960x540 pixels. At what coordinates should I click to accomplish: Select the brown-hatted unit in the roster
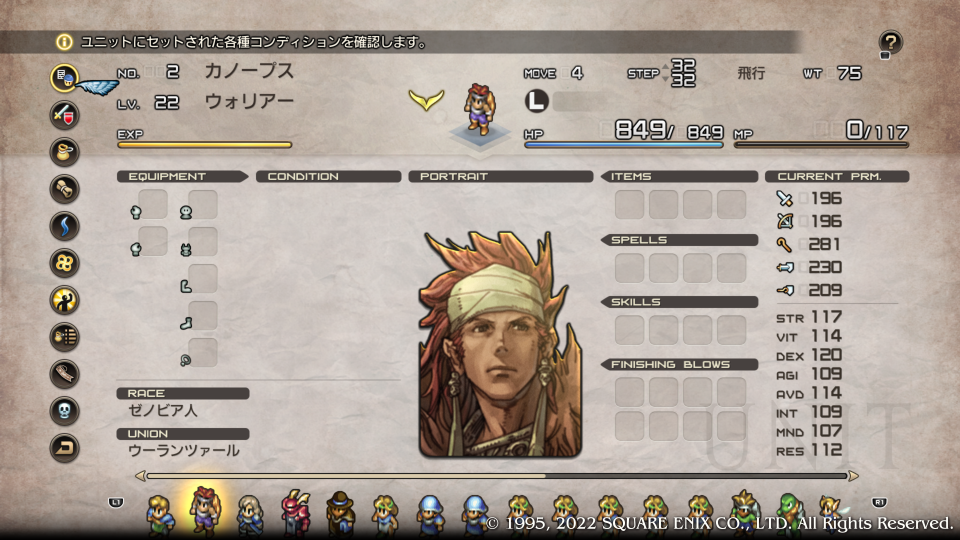[x=340, y=512]
